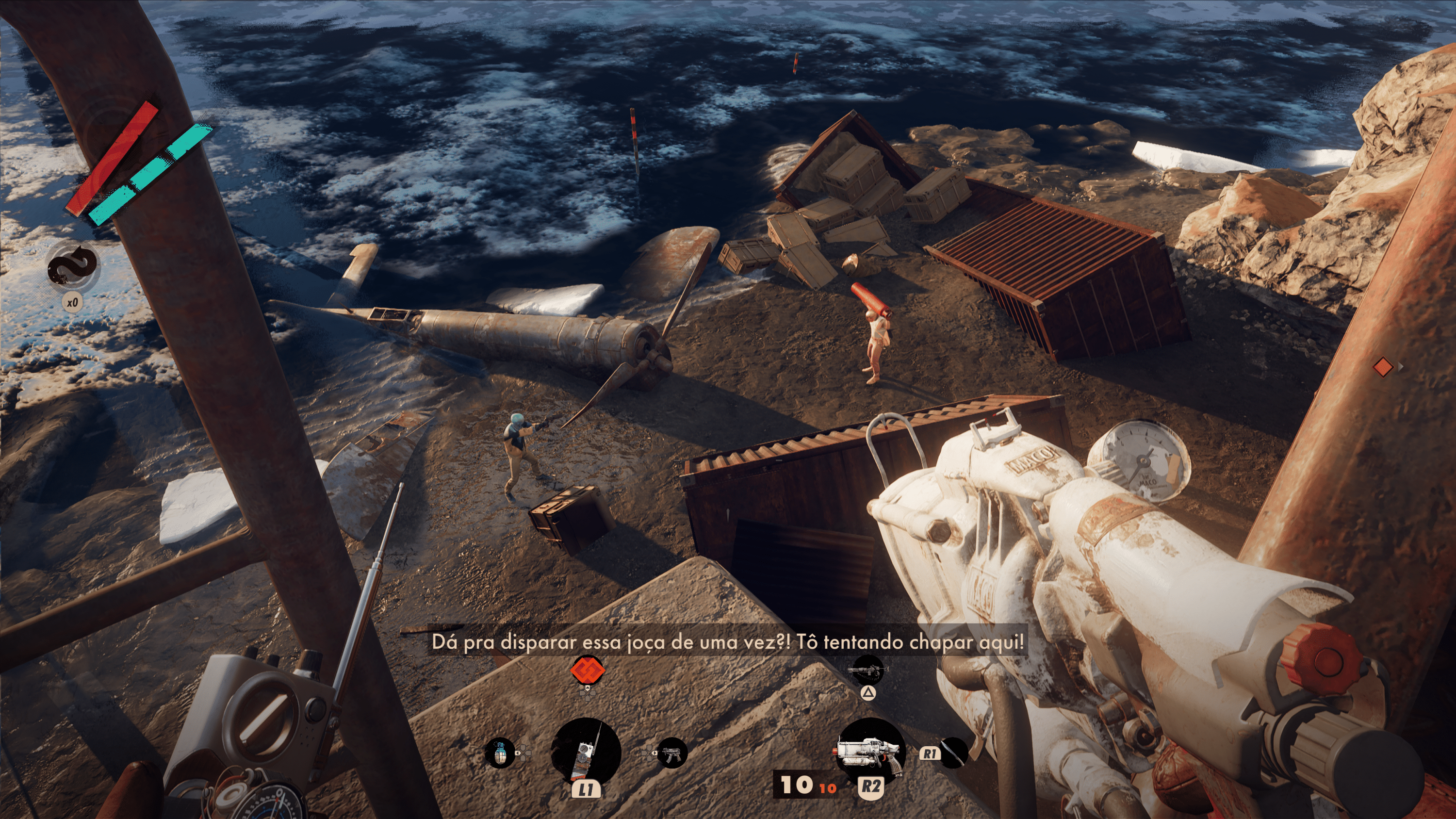Select the grenade icon in the HUD

pos(500,753)
